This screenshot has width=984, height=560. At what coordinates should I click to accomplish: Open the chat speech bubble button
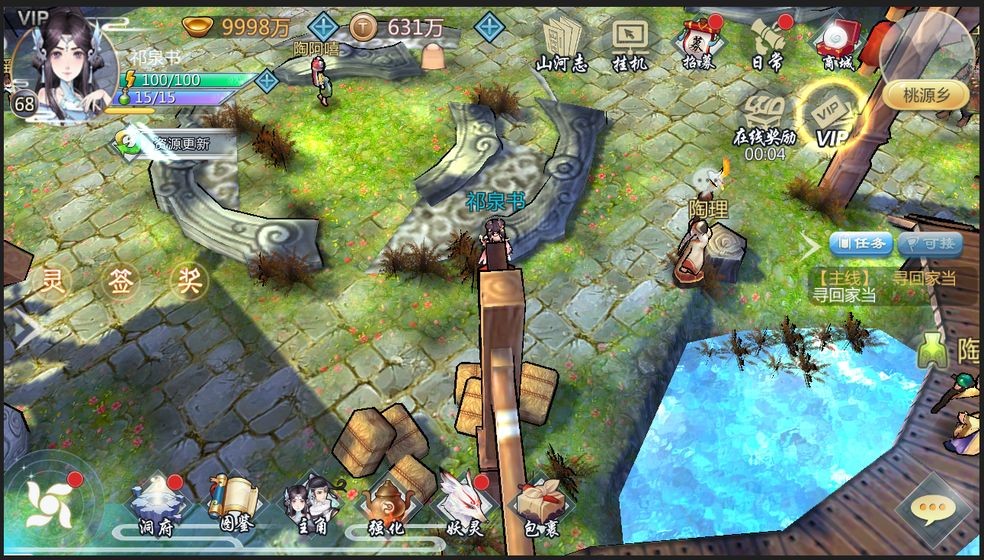tap(932, 510)
